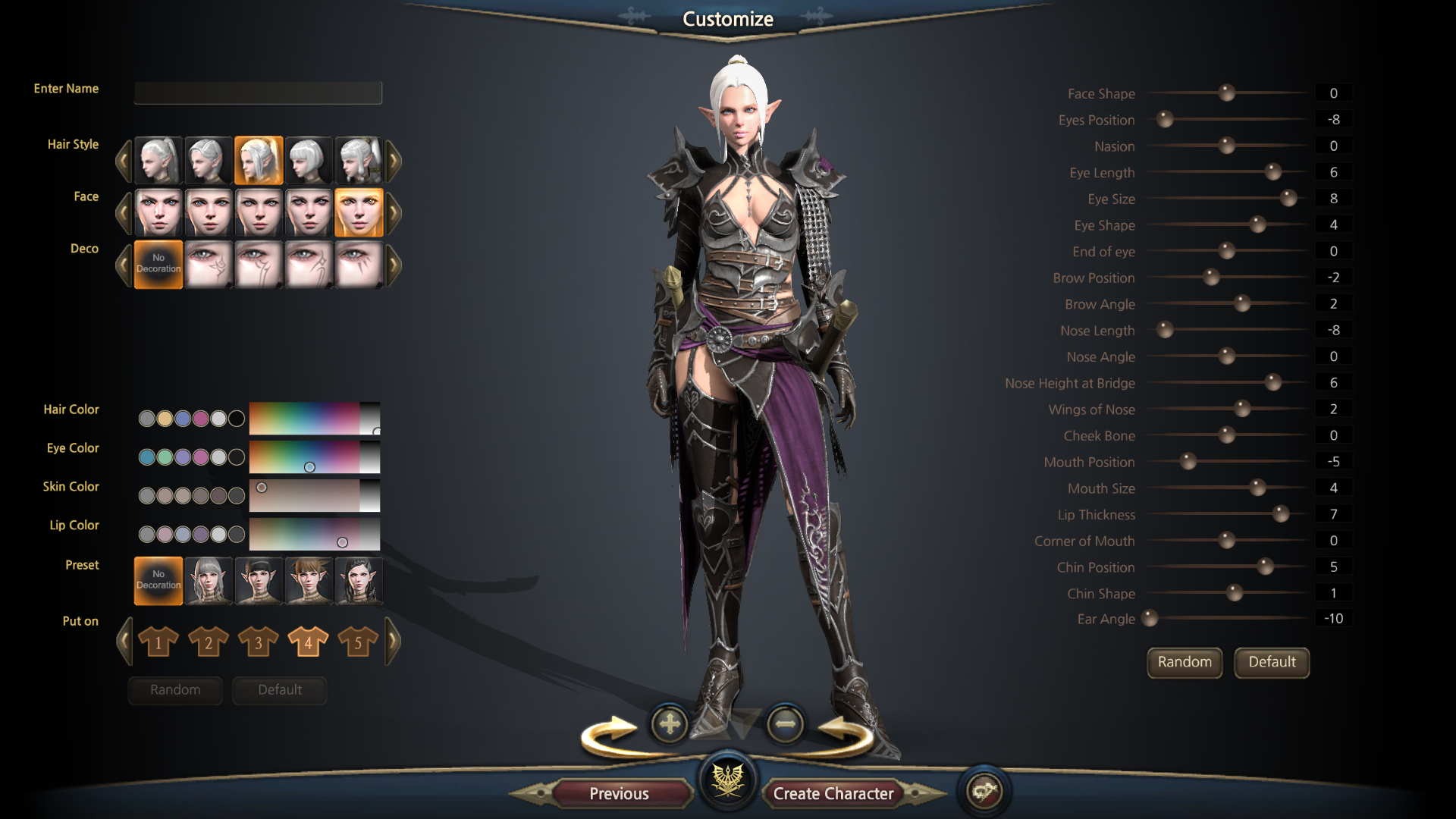Reset the face sliders with the bright Default button
The height and width of the screenshot is (819, 1456).
(1272, 662)
